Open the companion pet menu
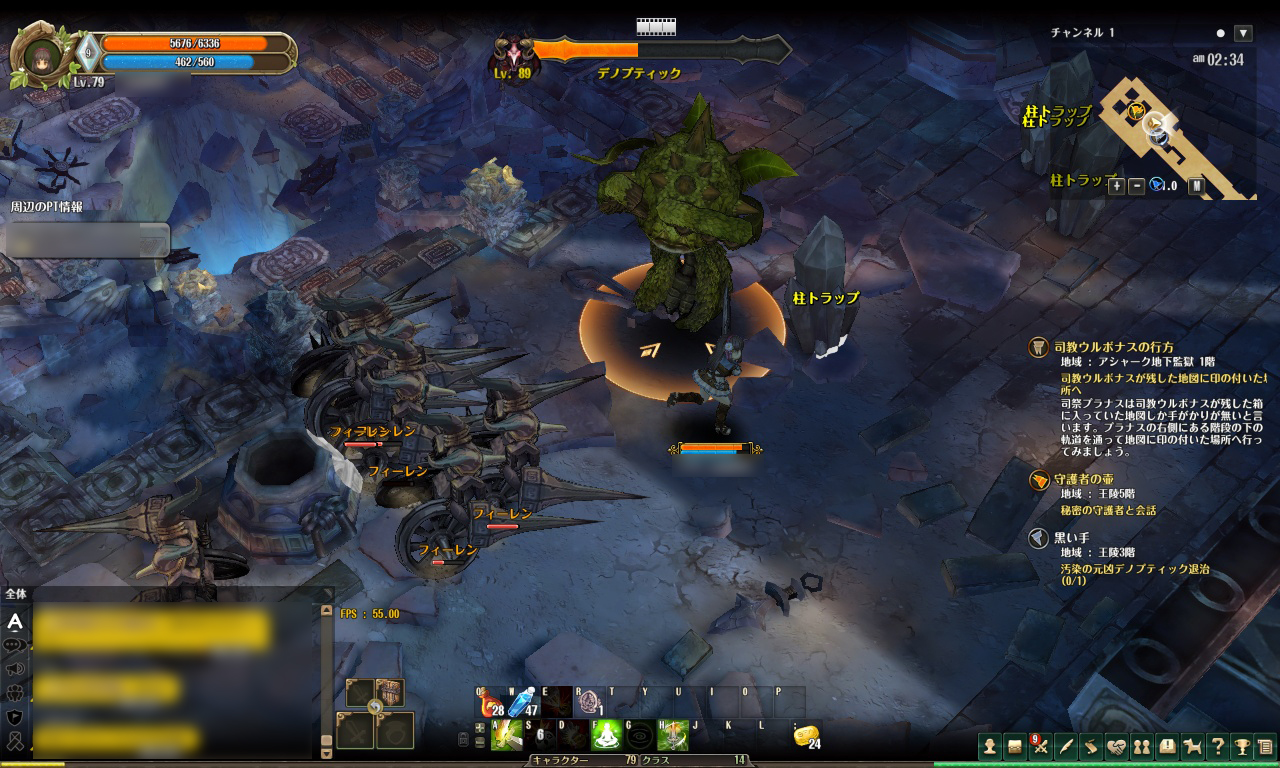The width and height of the screenshot is (1280, 768). click(x=1192, y=746)
